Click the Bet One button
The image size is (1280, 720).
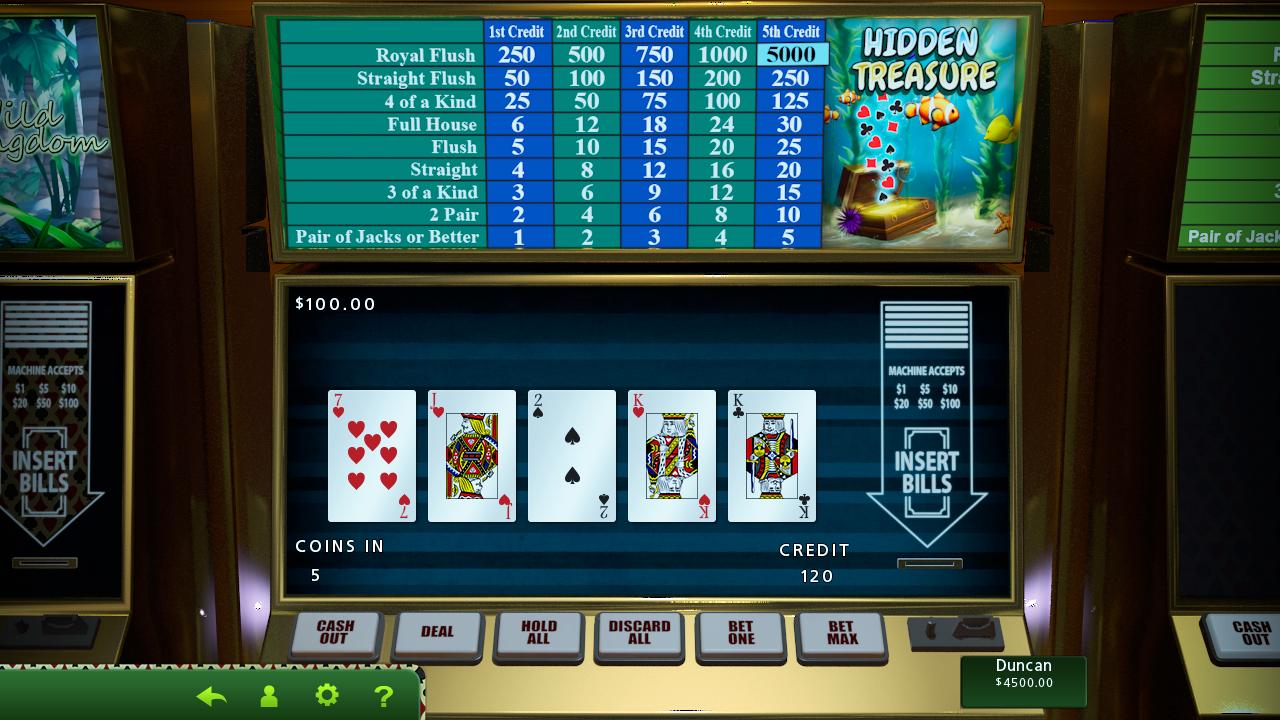741,632
